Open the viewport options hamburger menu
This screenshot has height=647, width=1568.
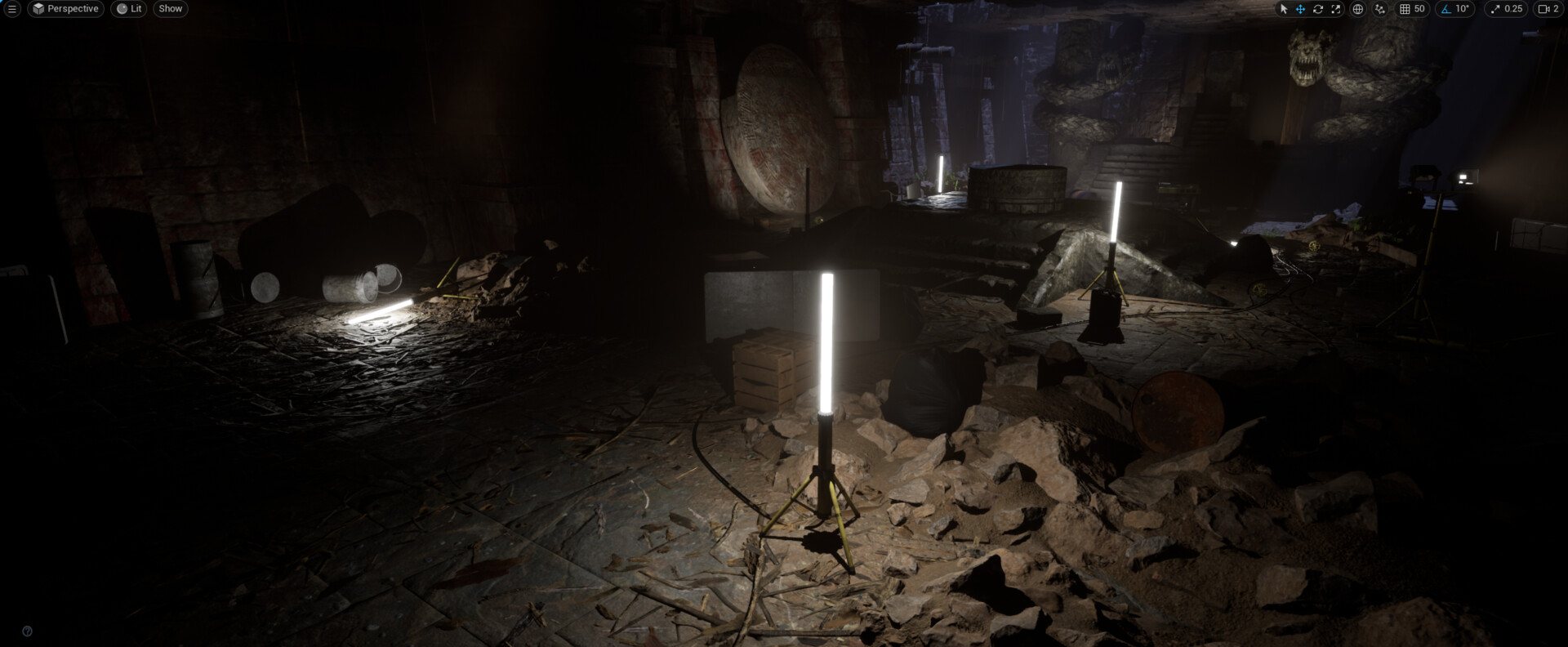click(11, 9)
